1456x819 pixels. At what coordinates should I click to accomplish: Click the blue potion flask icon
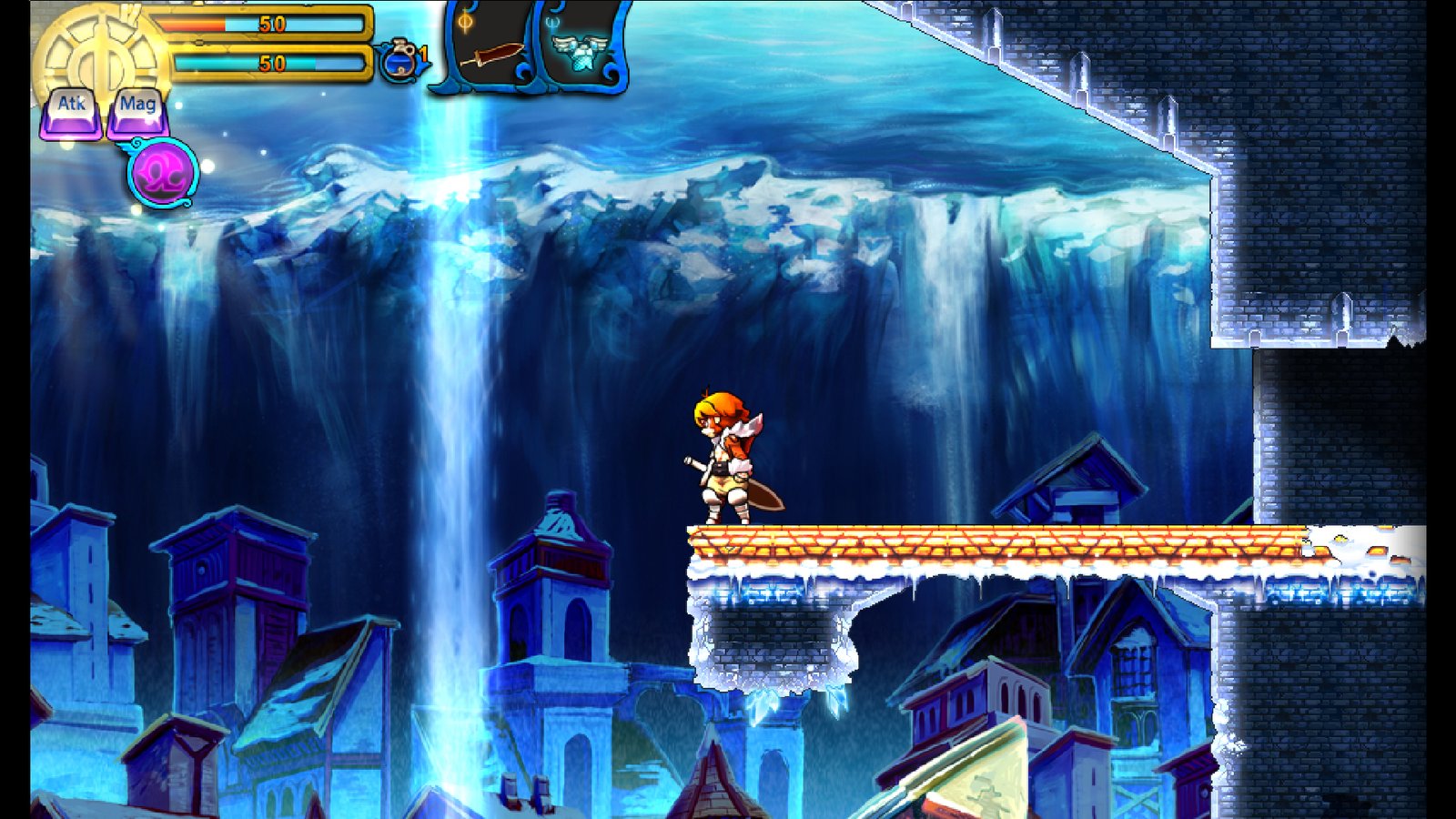tap(399, 60)
